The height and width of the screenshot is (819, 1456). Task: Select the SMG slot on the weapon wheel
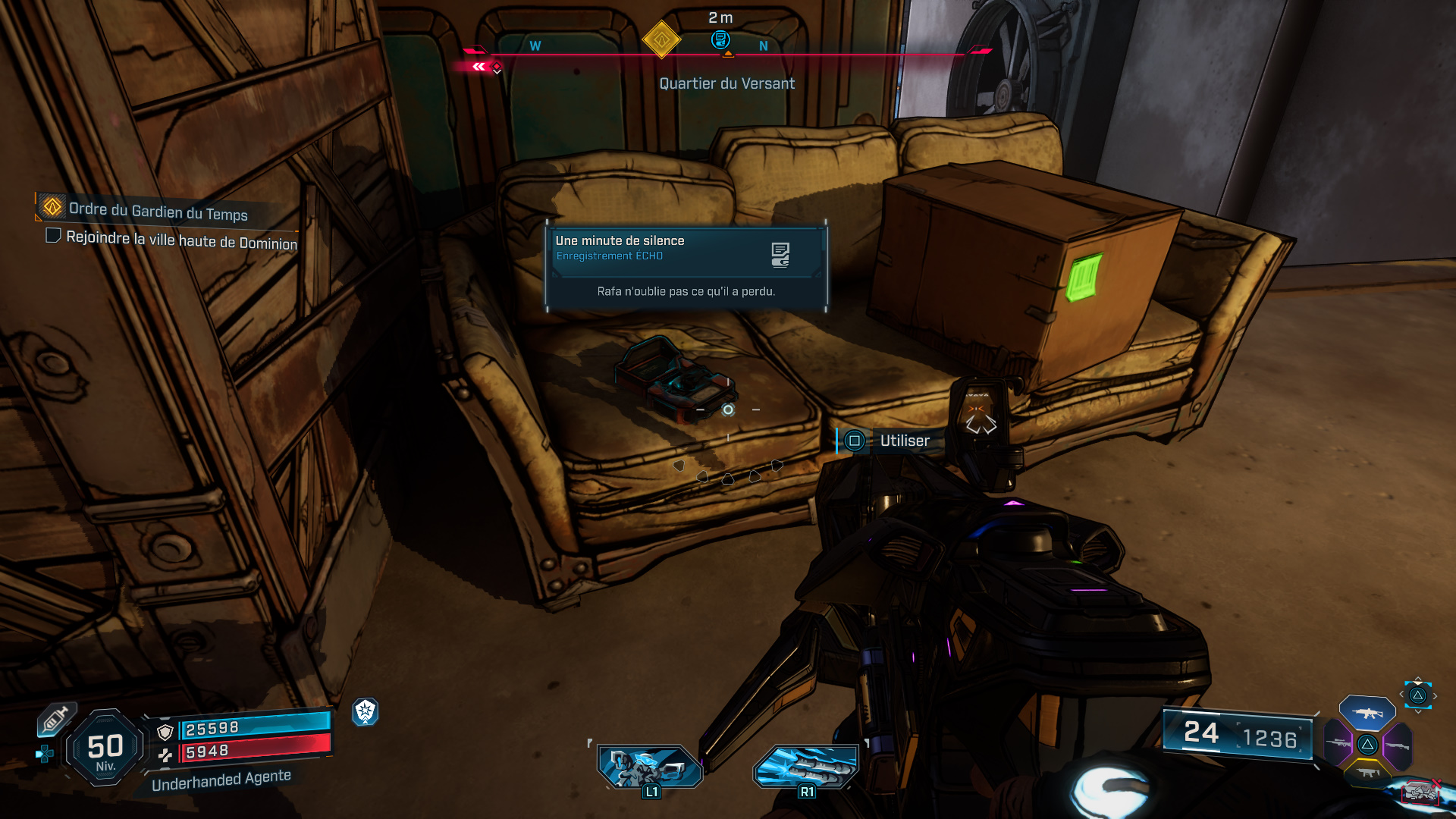click(x=1367, y=773)
